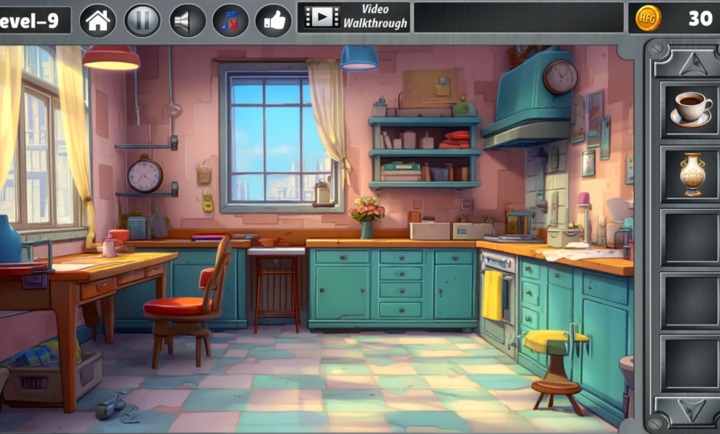Pause the game
The height and width of the screenshot is (434, 720).
[142, 19]
